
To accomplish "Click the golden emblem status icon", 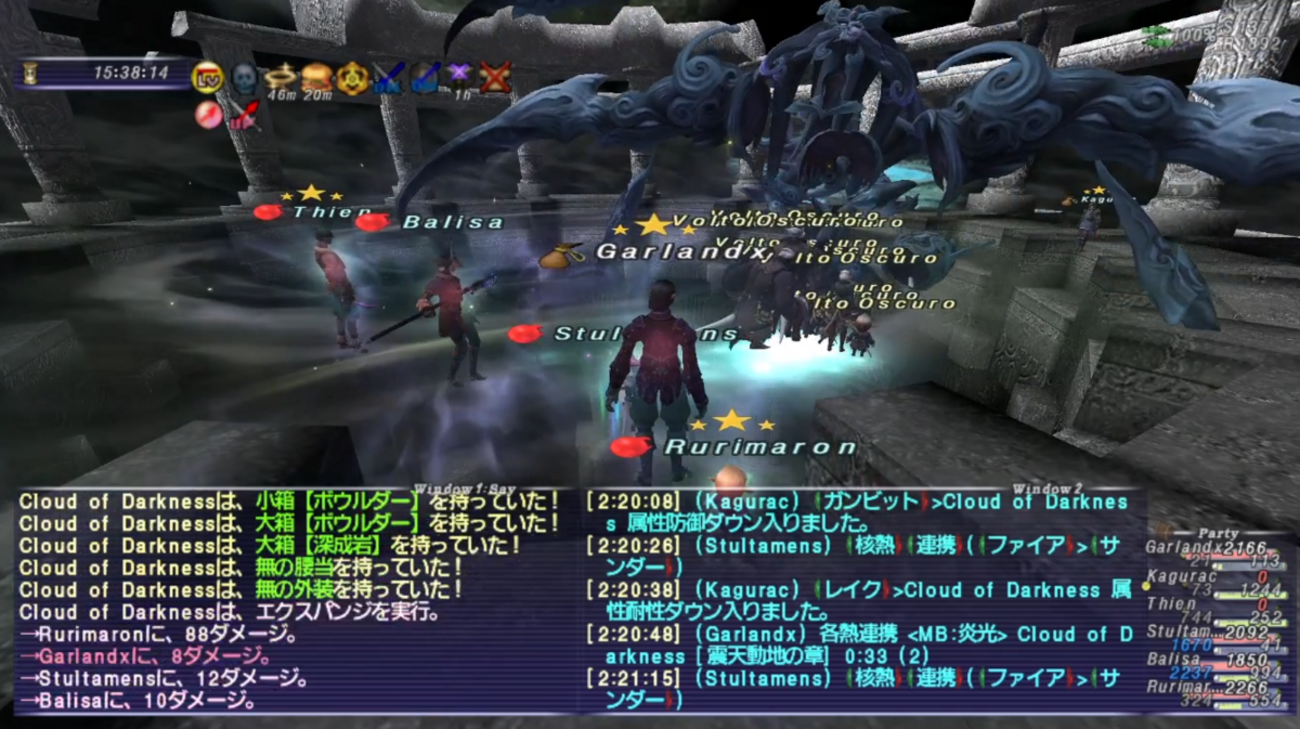I will click(x=350, y=79).
